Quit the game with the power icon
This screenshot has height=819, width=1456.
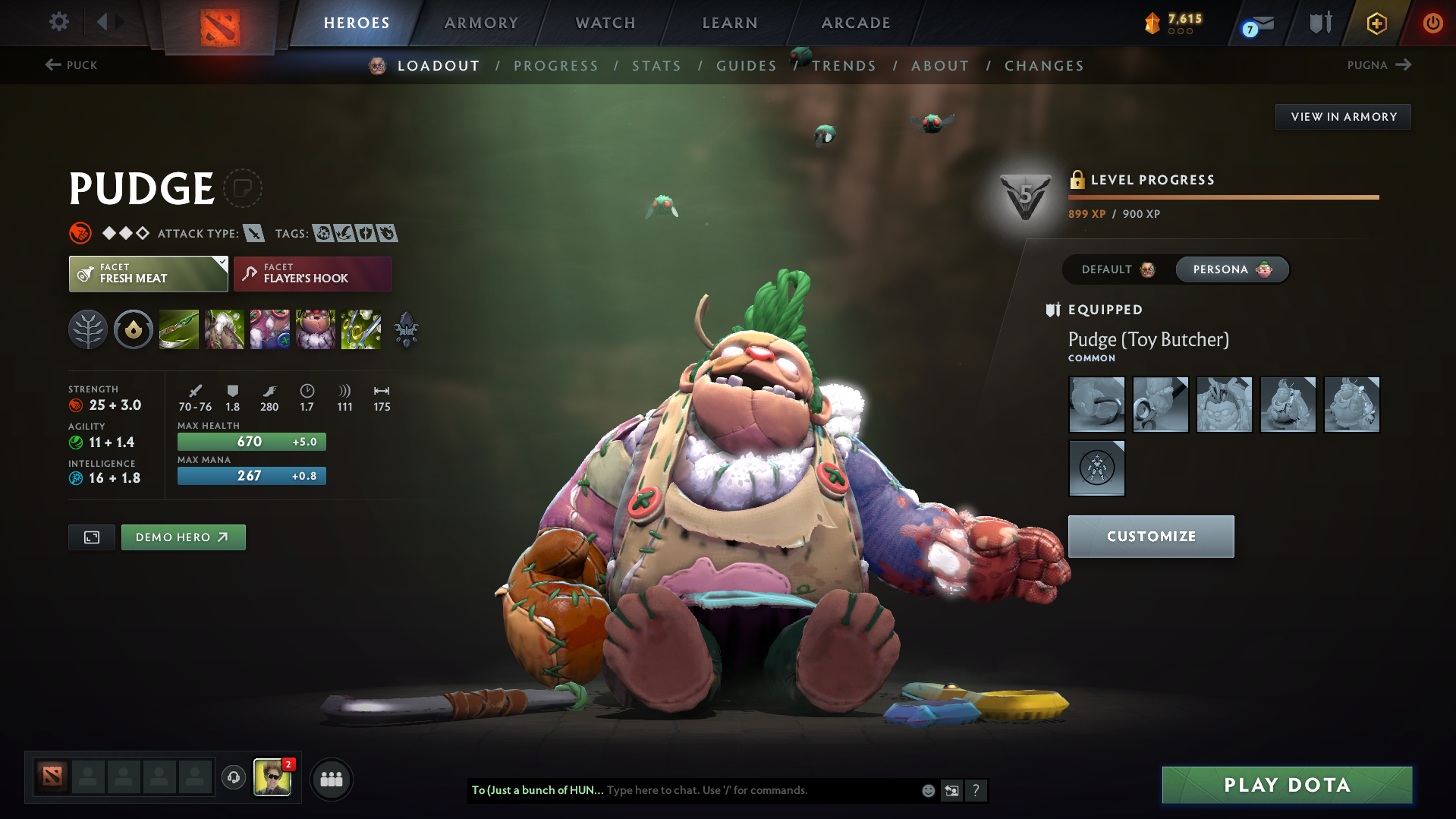(1432, 23)
